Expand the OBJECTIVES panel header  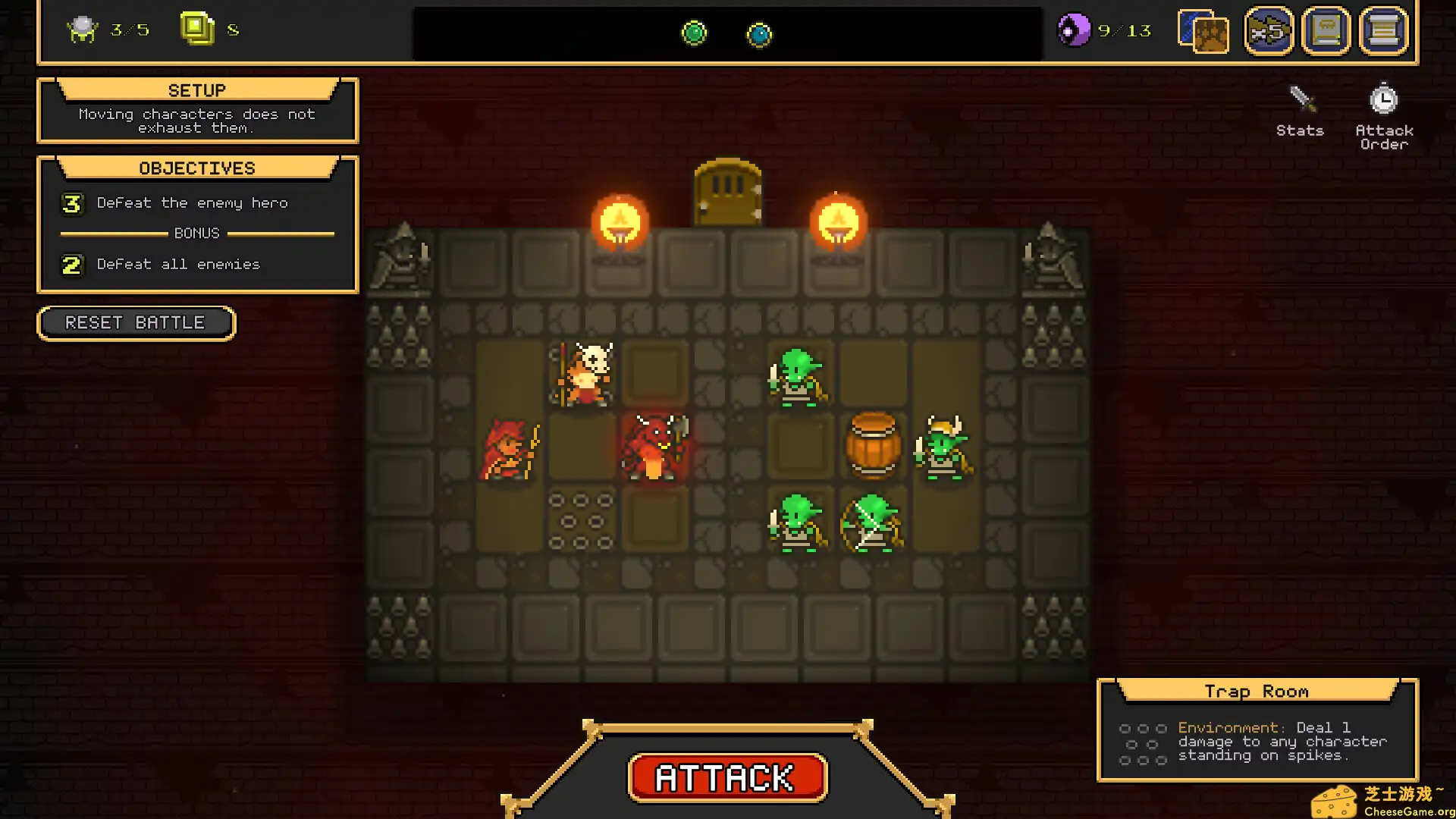click(x=196, y=168)
